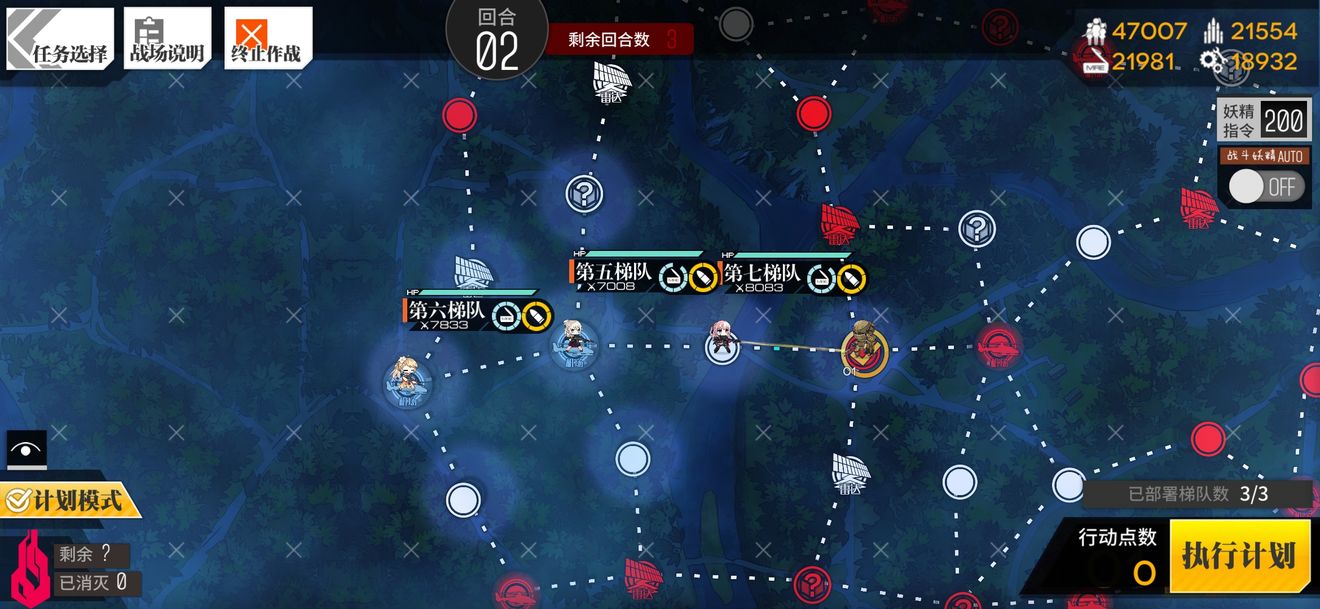Select the 第七梯队 echelon unit

(722, 345)
